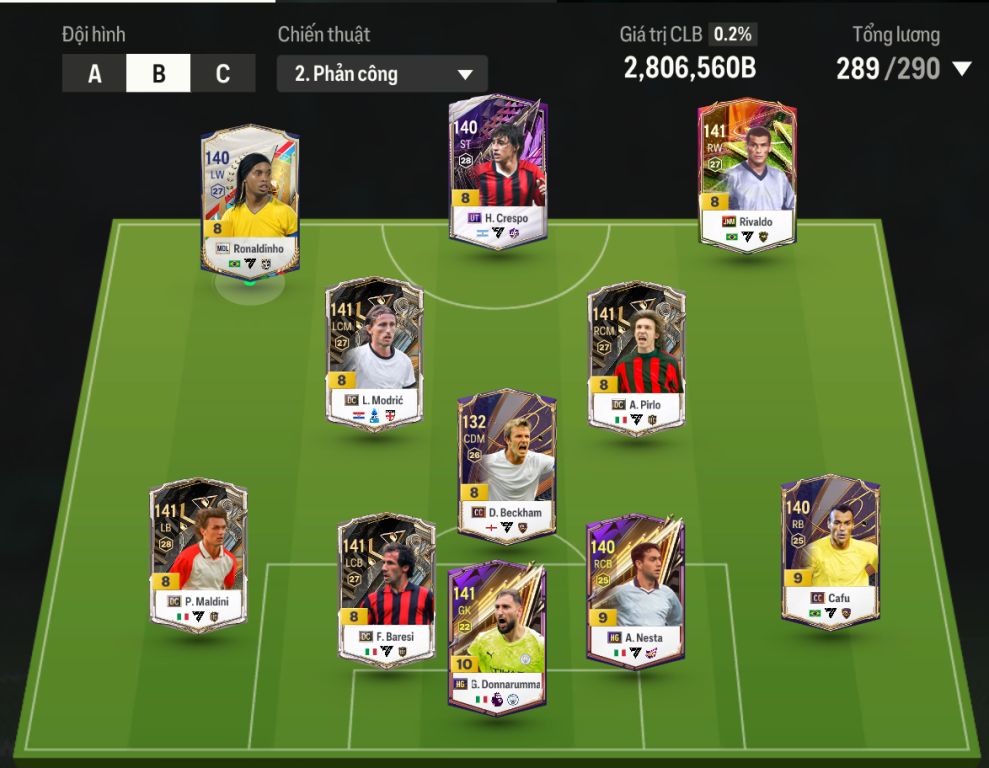This screenshot has width=989, height=768.
Task: Choose the Rivaldo RW card
Action: tap(746, 174)
